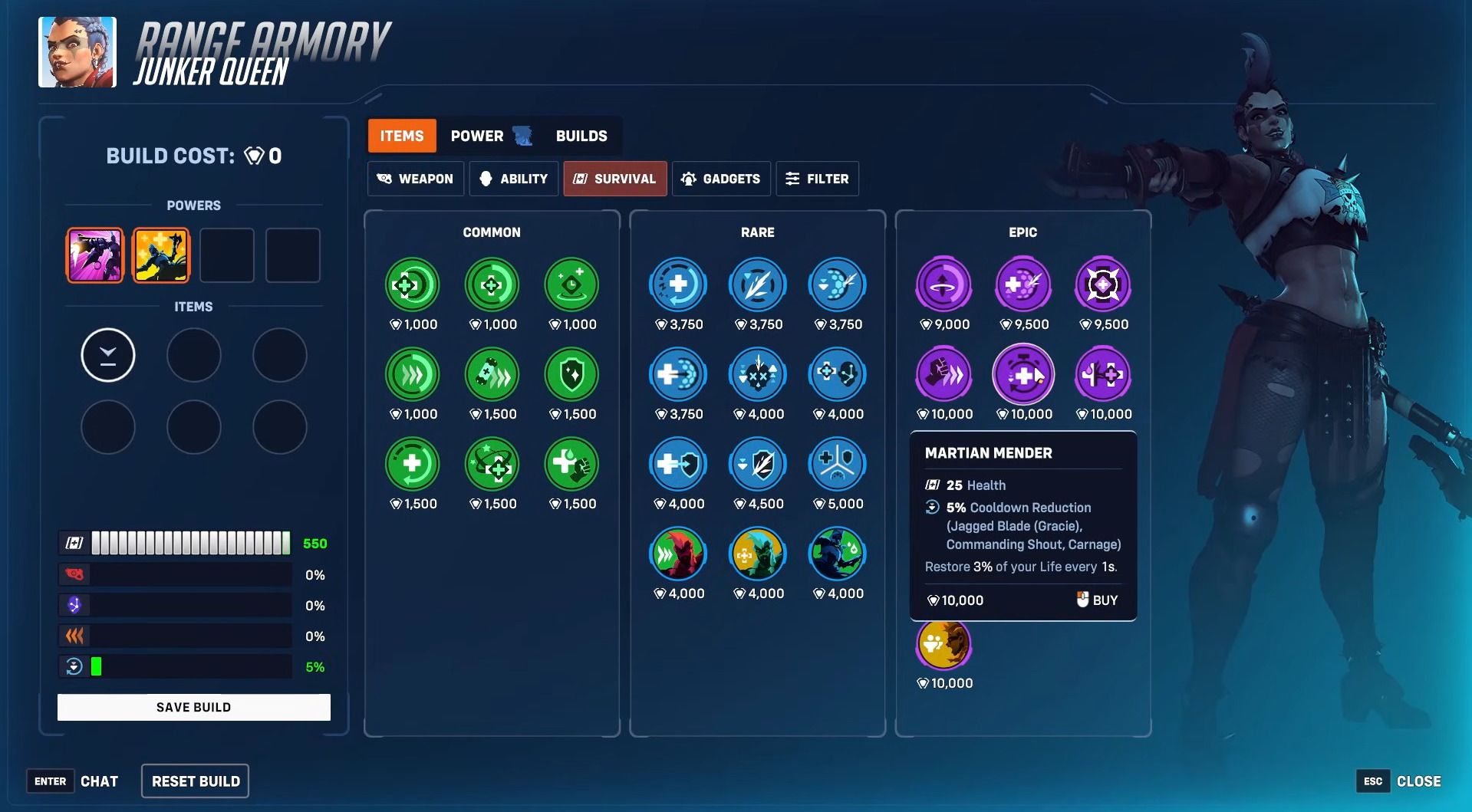The height and width of the screenshot is (812, 1472).
Task: Click the Reset Build button
Action: [196, 781]
